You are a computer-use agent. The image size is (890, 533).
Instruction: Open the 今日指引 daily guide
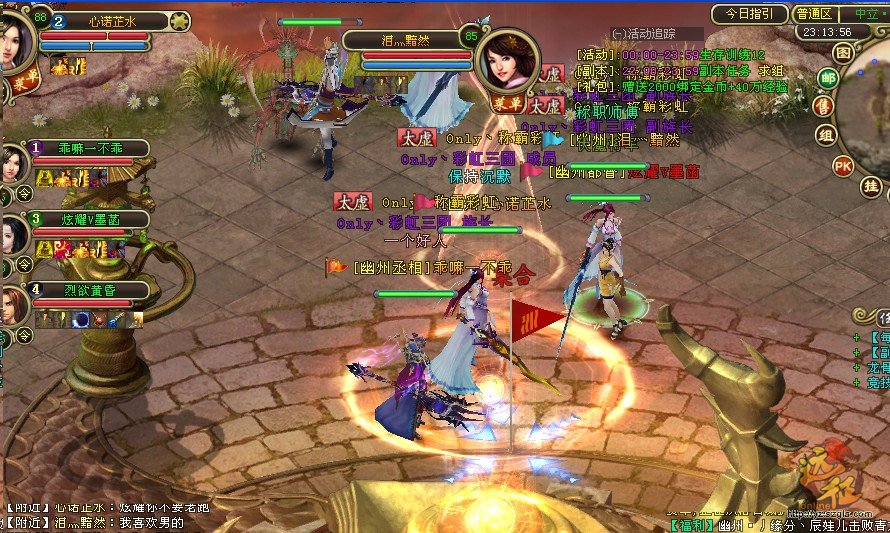tap(749, 14)
